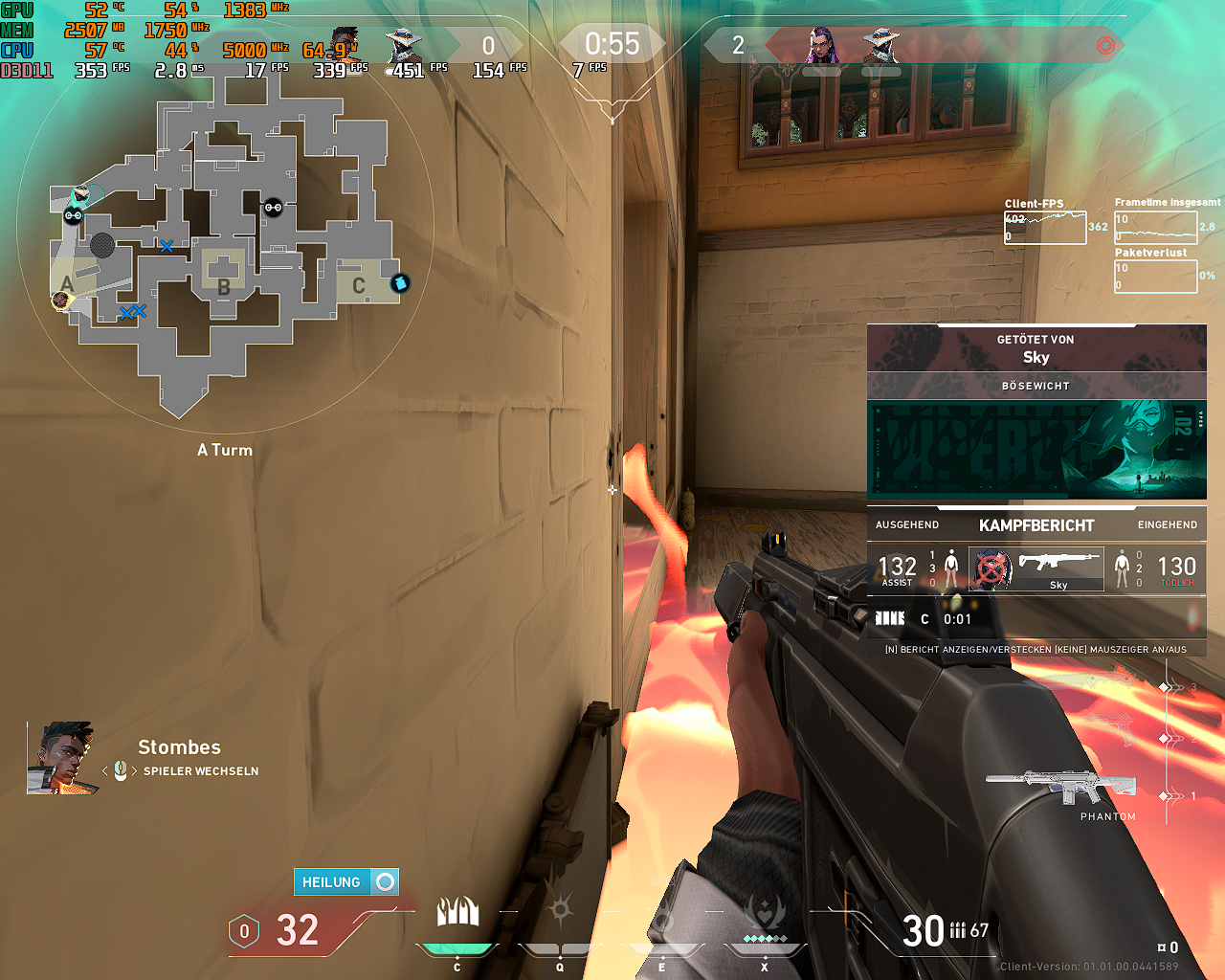Toggle the armor shield icon beside health

pos(244,930)
